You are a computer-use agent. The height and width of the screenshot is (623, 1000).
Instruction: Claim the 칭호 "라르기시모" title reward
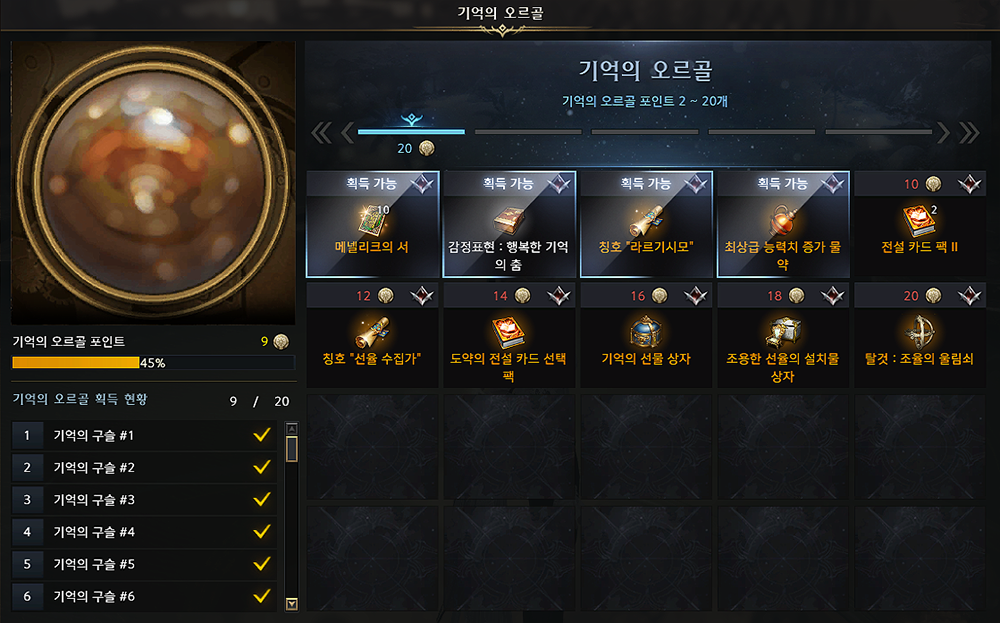[646, 224]
